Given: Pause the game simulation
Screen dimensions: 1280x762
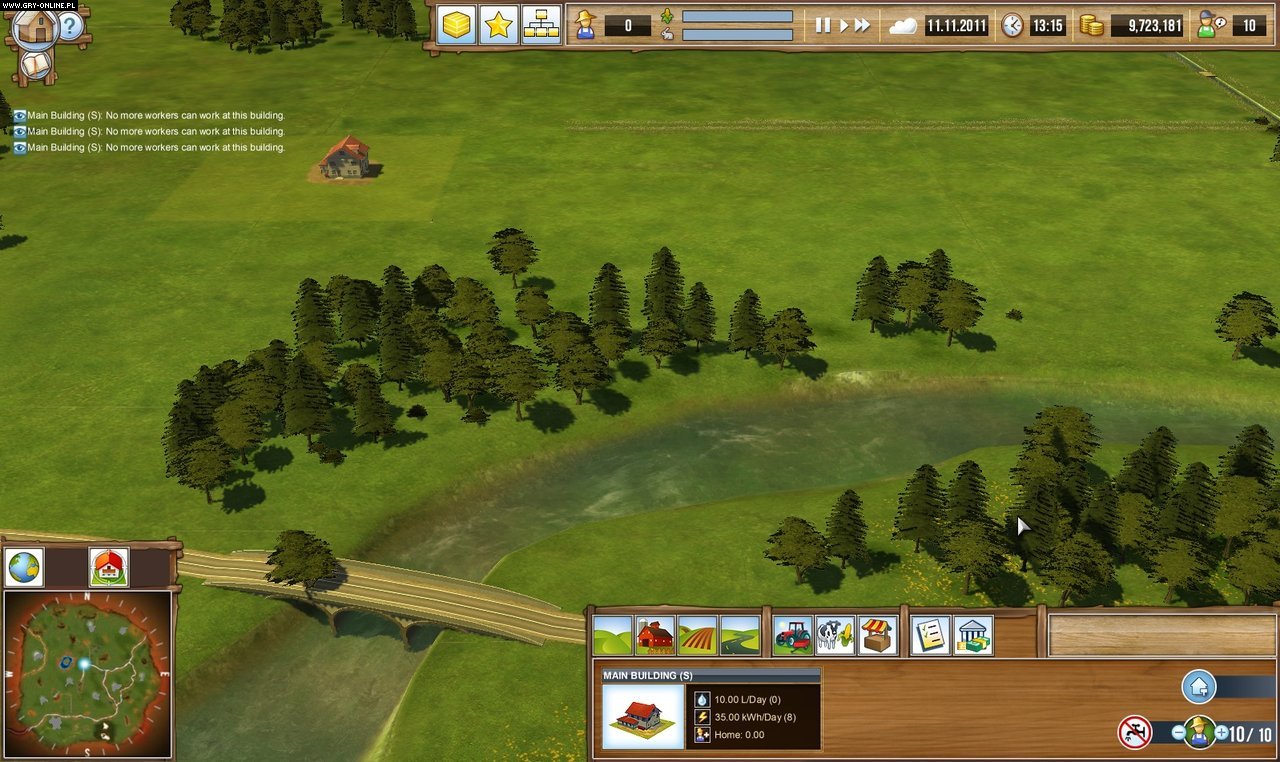Looking at the screenshot, I should [x=823, y=25].
